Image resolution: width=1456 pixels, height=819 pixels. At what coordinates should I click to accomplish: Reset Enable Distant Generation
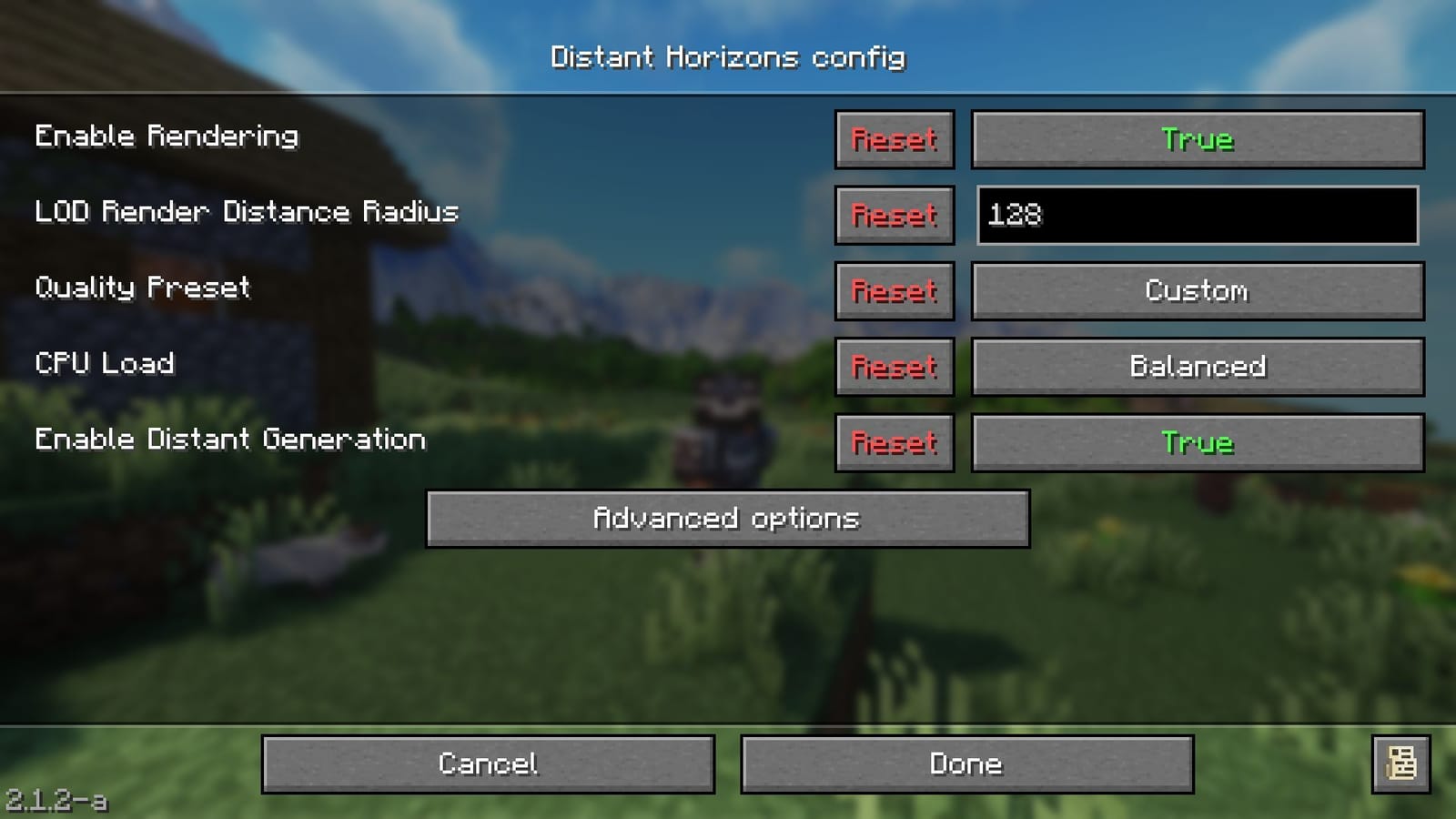[893, 443]
